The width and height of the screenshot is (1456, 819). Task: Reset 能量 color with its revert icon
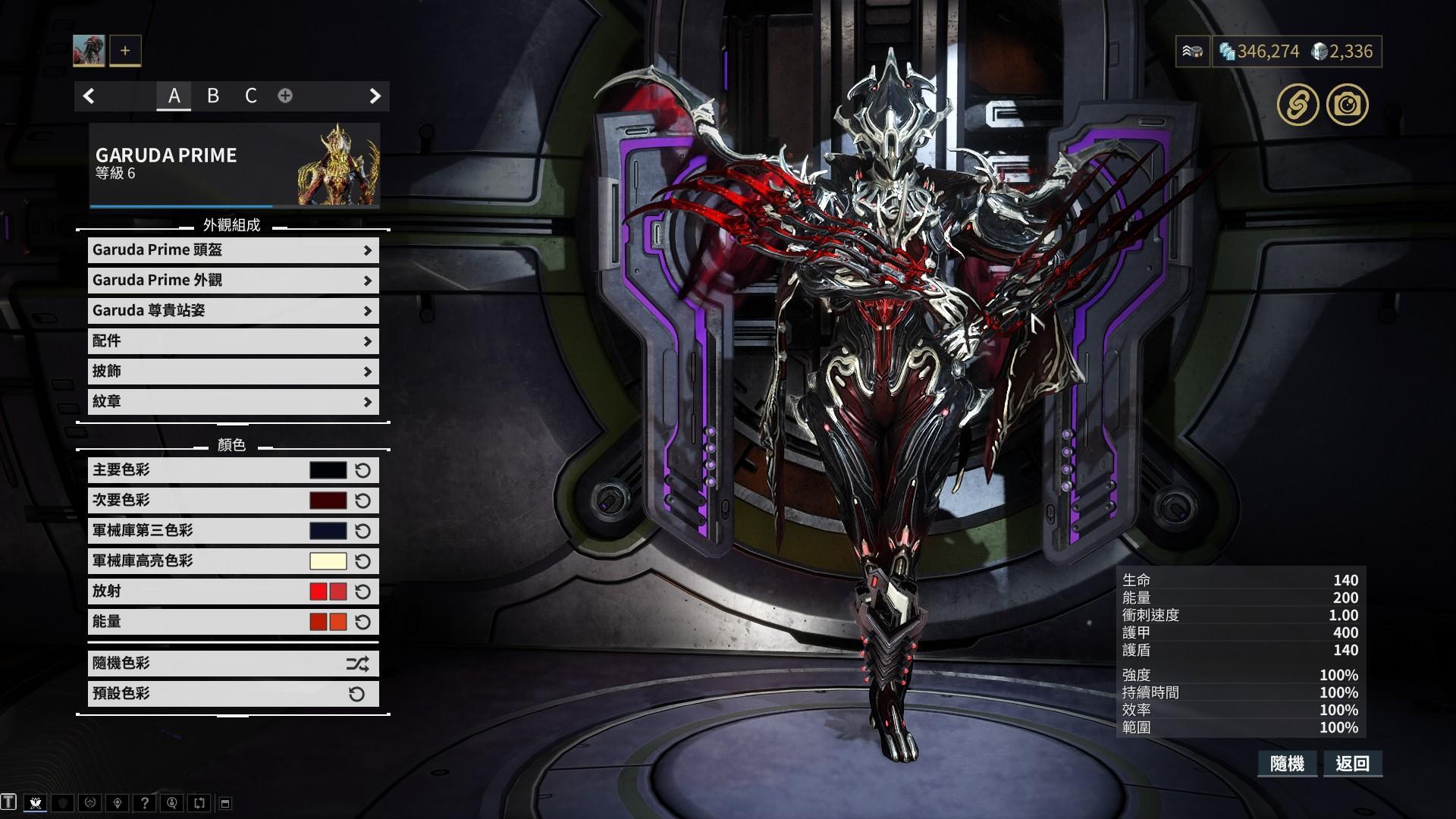coord(362,622)
